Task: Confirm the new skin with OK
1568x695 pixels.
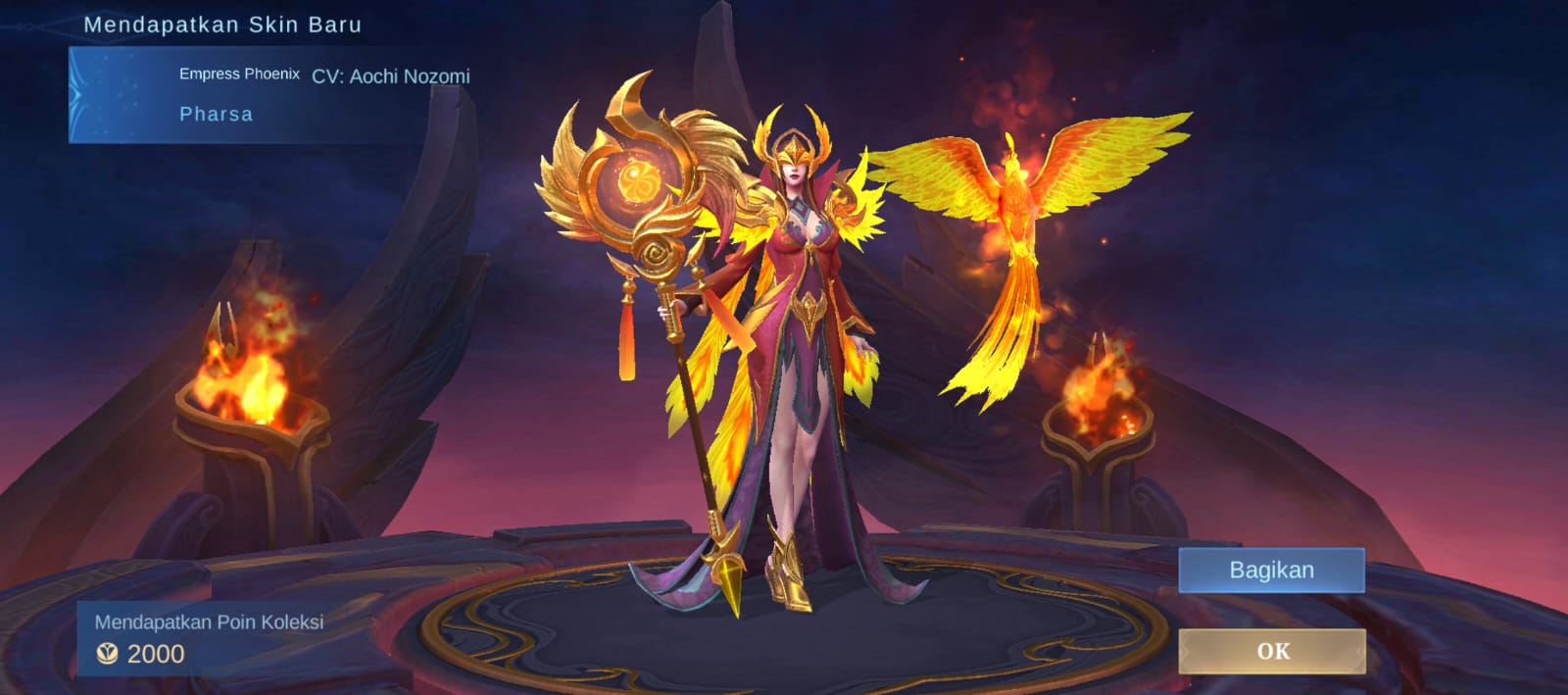Action: [1272, 651]
